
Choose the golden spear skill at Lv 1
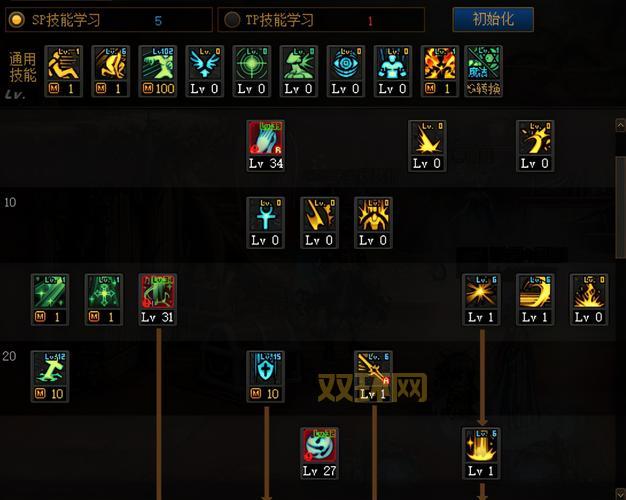[373, 370]
